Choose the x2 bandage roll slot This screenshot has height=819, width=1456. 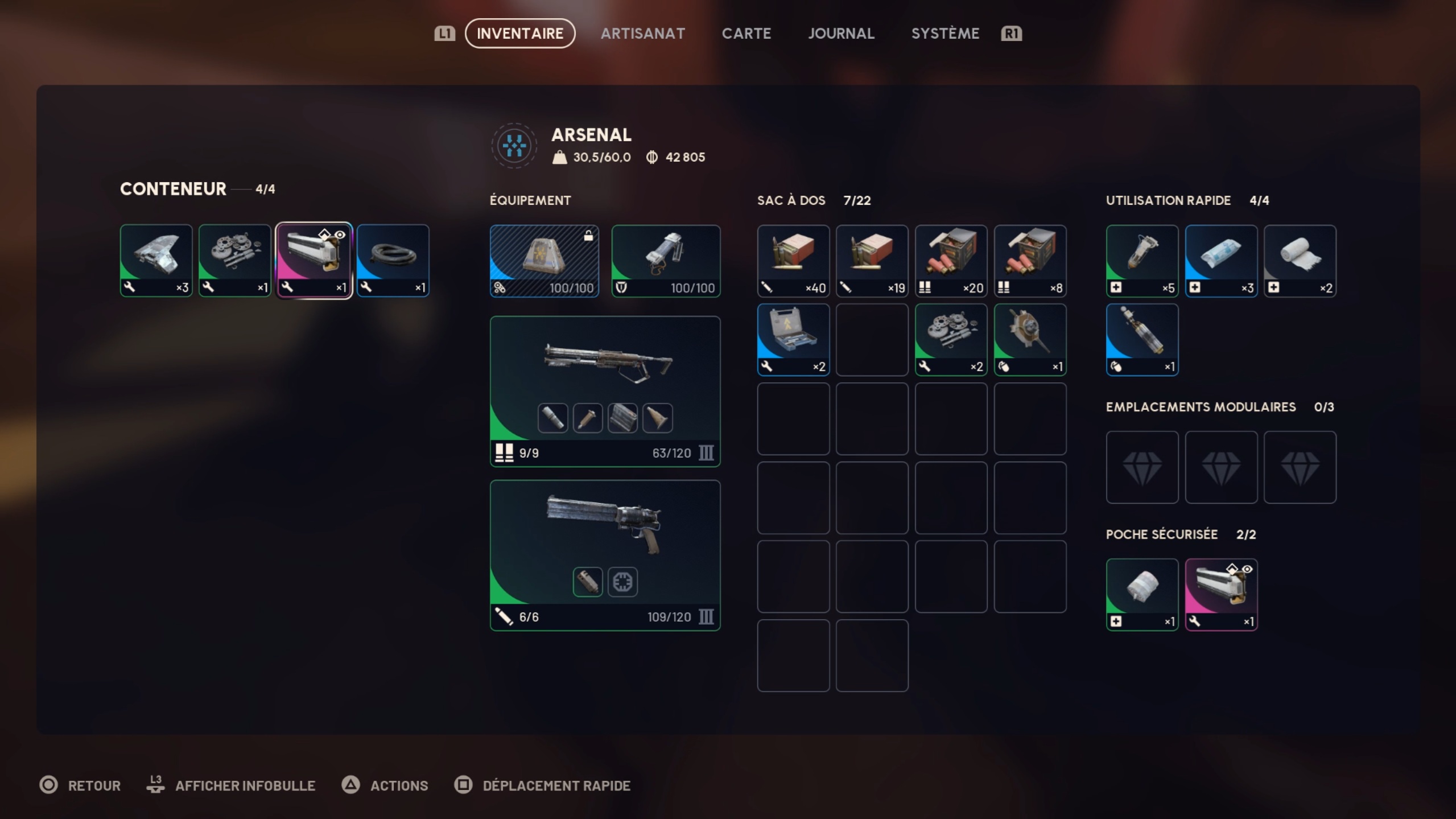1300,260
